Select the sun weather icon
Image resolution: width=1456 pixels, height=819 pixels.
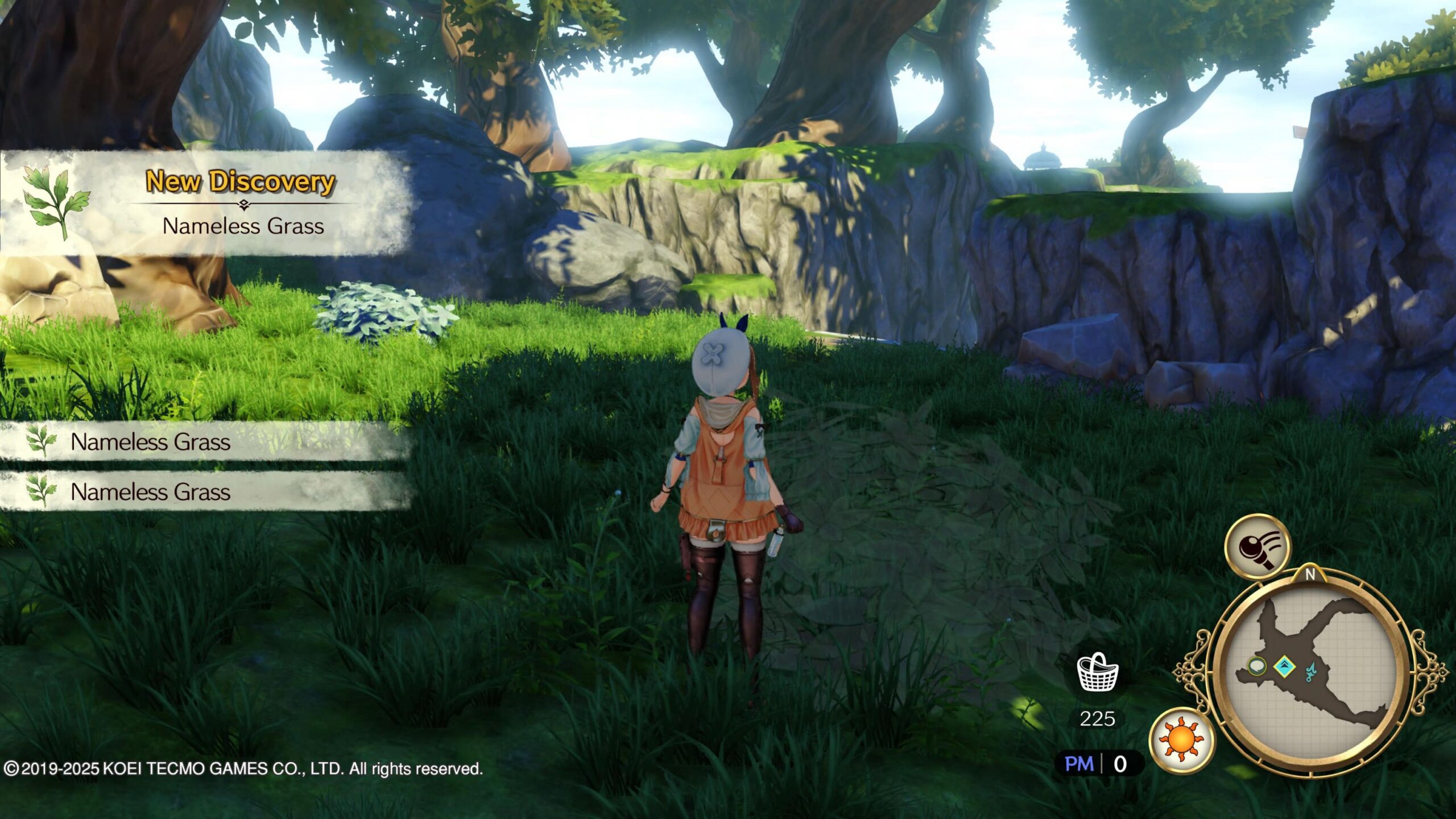click(1181, 740)
